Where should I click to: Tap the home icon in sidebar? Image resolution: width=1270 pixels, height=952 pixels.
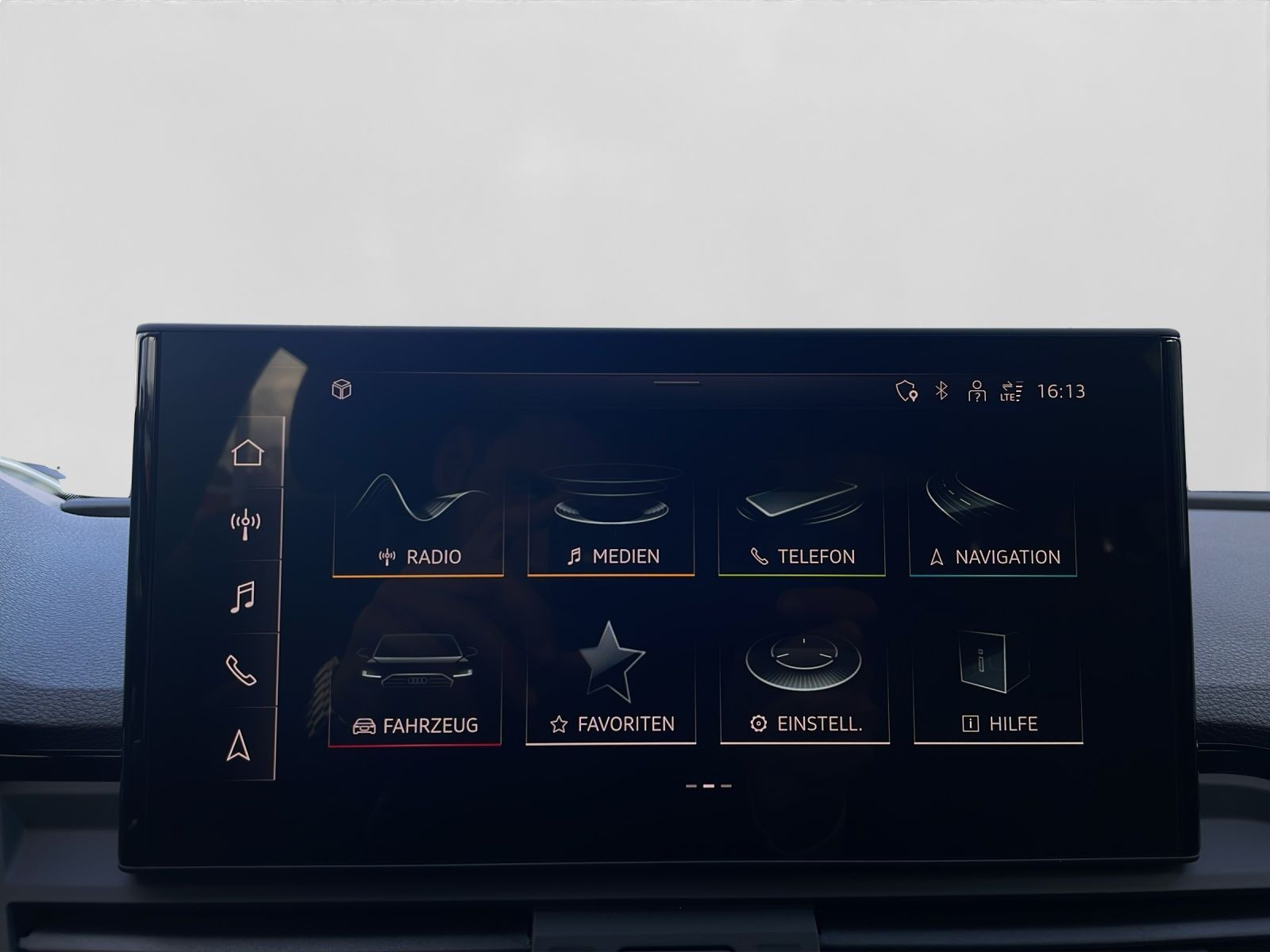247,453
